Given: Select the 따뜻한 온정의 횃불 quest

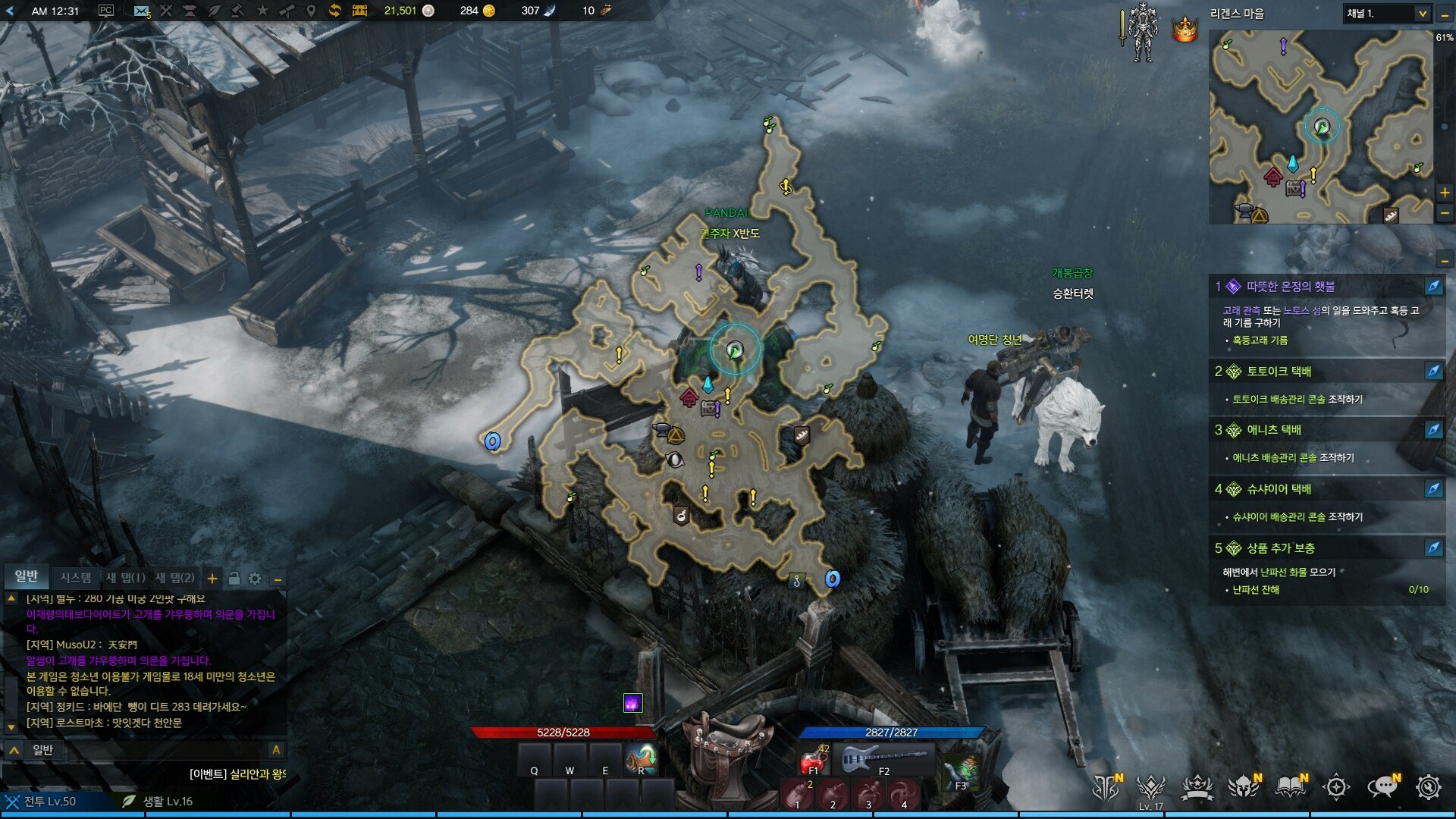Looking at the screenshot, I should click(x=1291, y=287).
